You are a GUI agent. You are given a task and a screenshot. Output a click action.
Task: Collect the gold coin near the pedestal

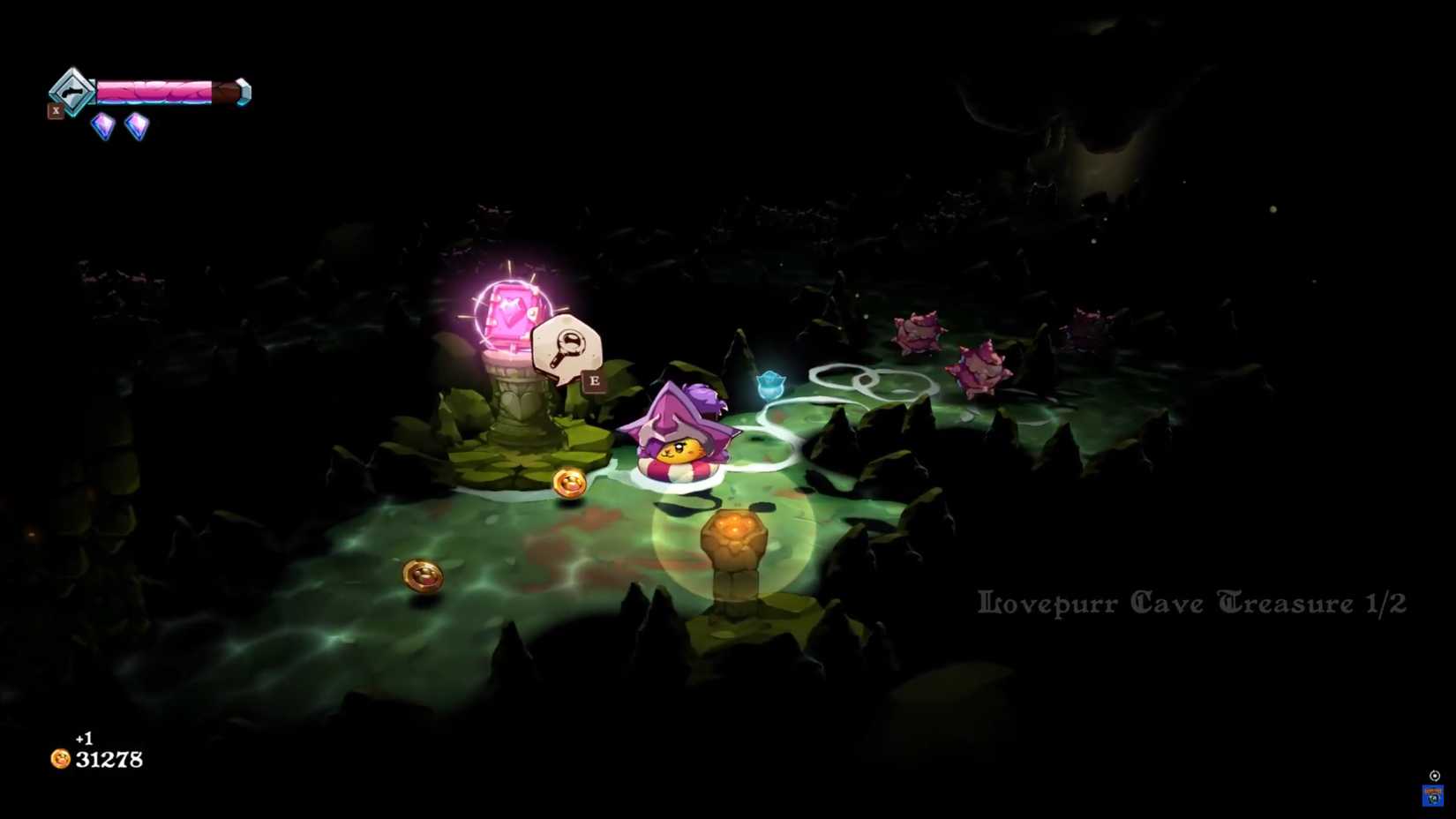568,482
